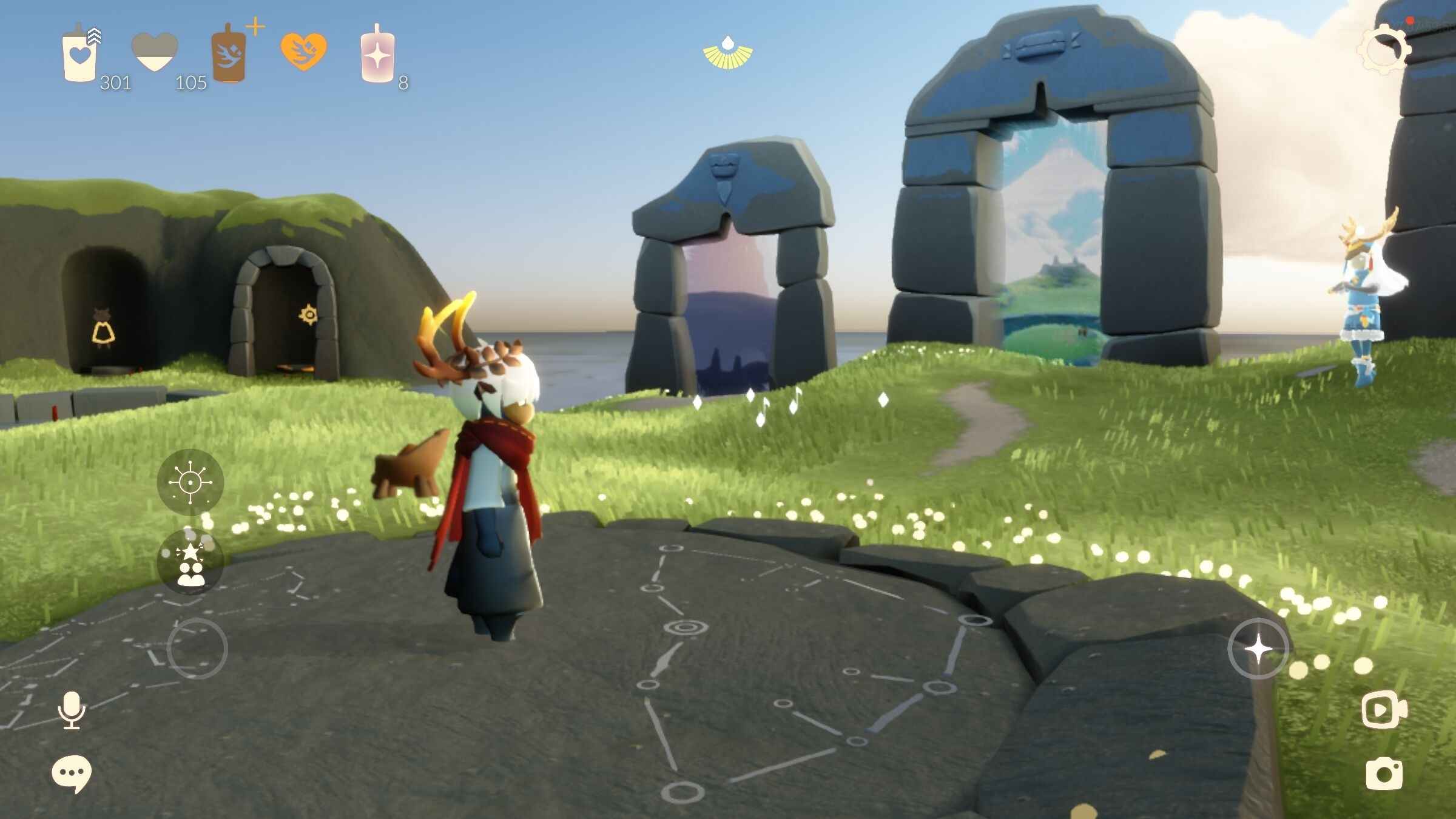1456x819 pixels.
Task: Tap the virtual joystick circle
Action: coord(197,649)
